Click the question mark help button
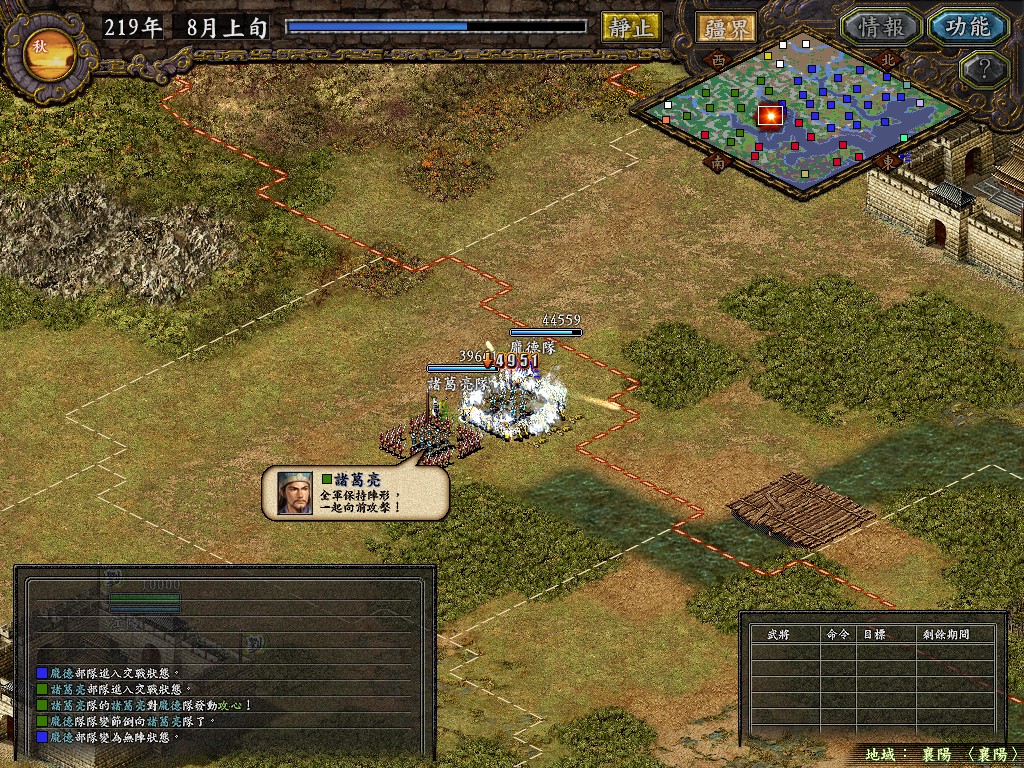The image size is (1024, 768). coord(982,70)
